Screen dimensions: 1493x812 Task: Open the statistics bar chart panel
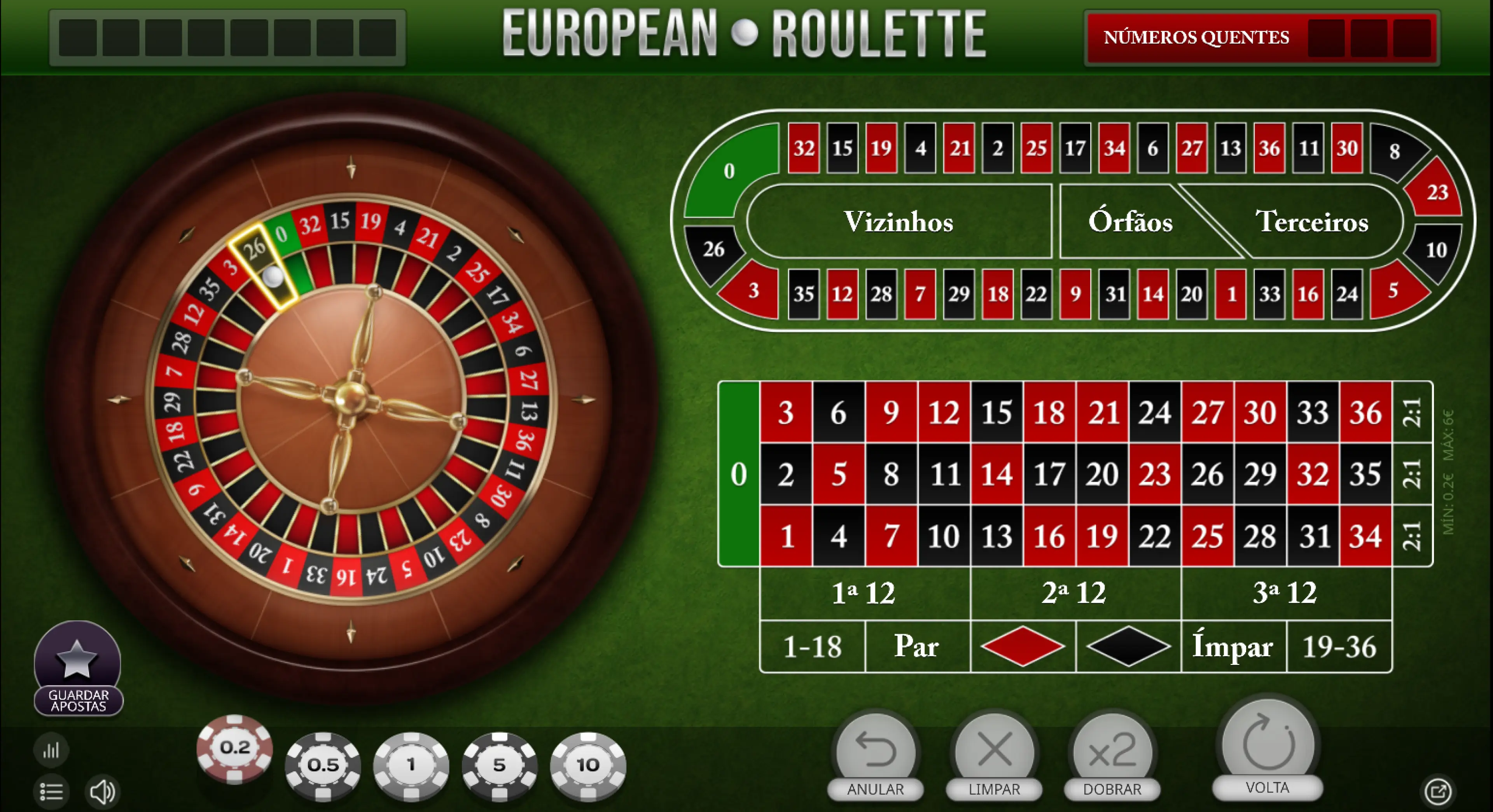[51, 751]
